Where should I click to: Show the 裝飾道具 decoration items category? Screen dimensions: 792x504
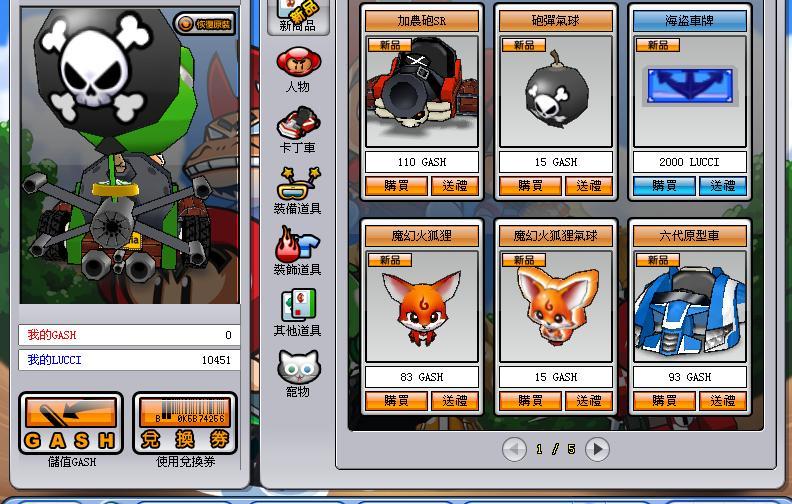(298, 252)
